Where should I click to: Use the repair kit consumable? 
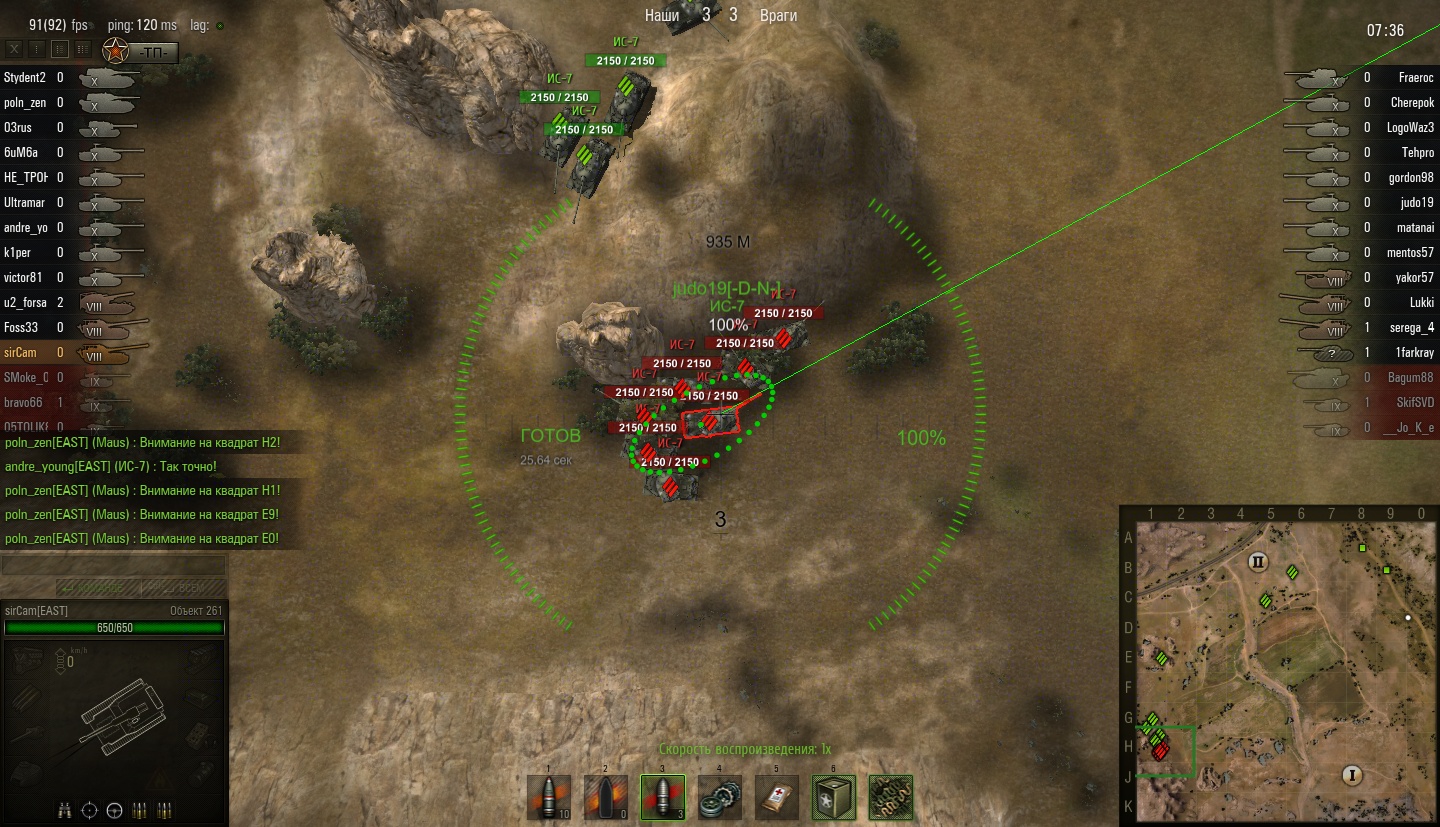pyautogui.click(x=719, y=797)
